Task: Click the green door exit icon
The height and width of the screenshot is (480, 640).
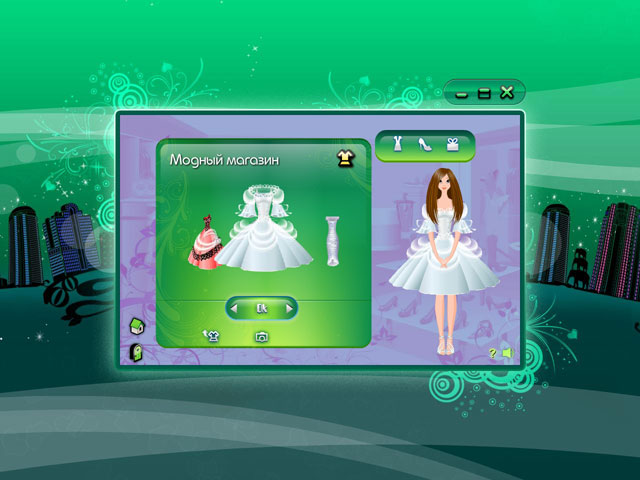Action: click(135, 352)
